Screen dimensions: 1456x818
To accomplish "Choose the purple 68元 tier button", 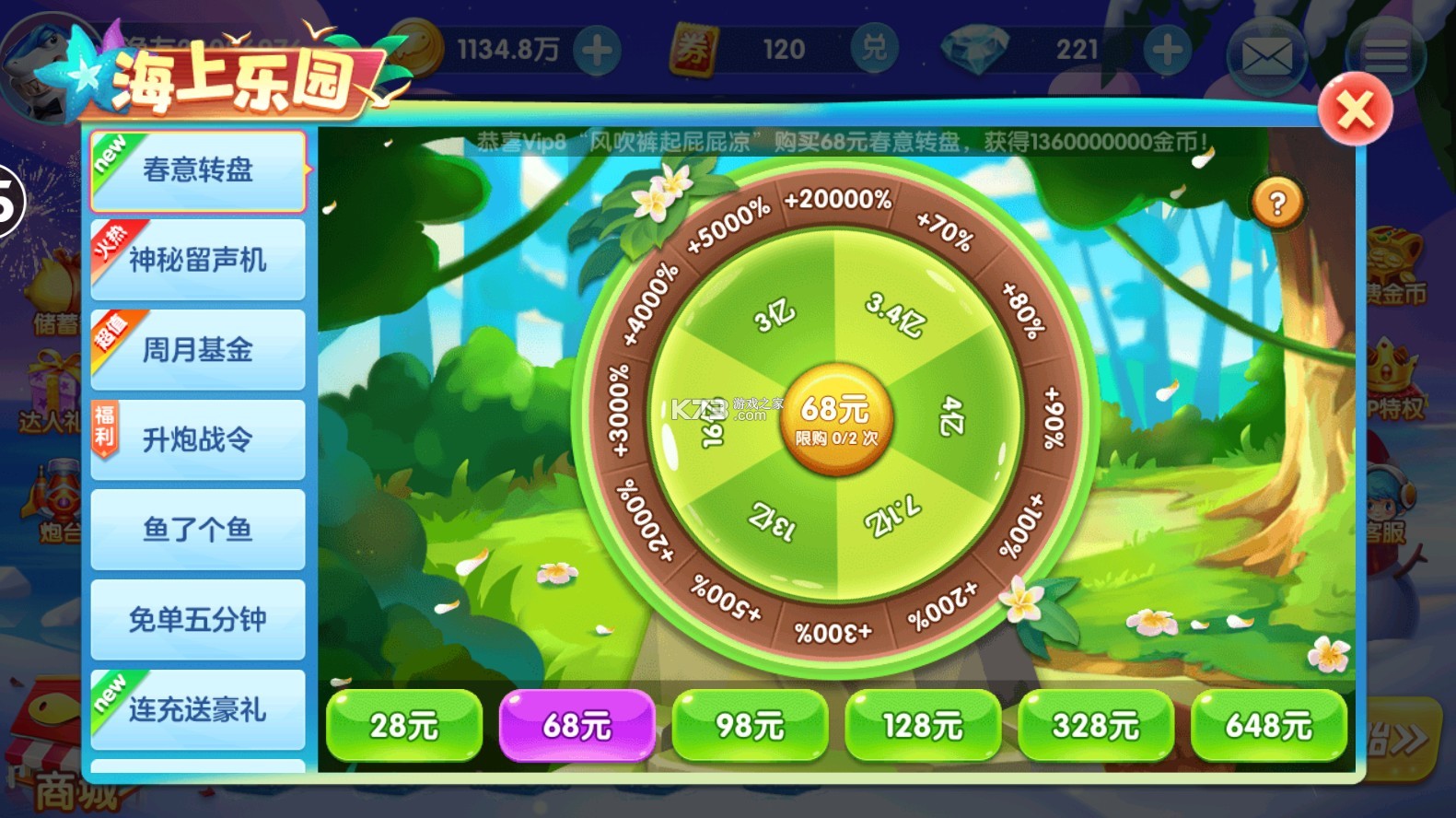I will 577,726.
